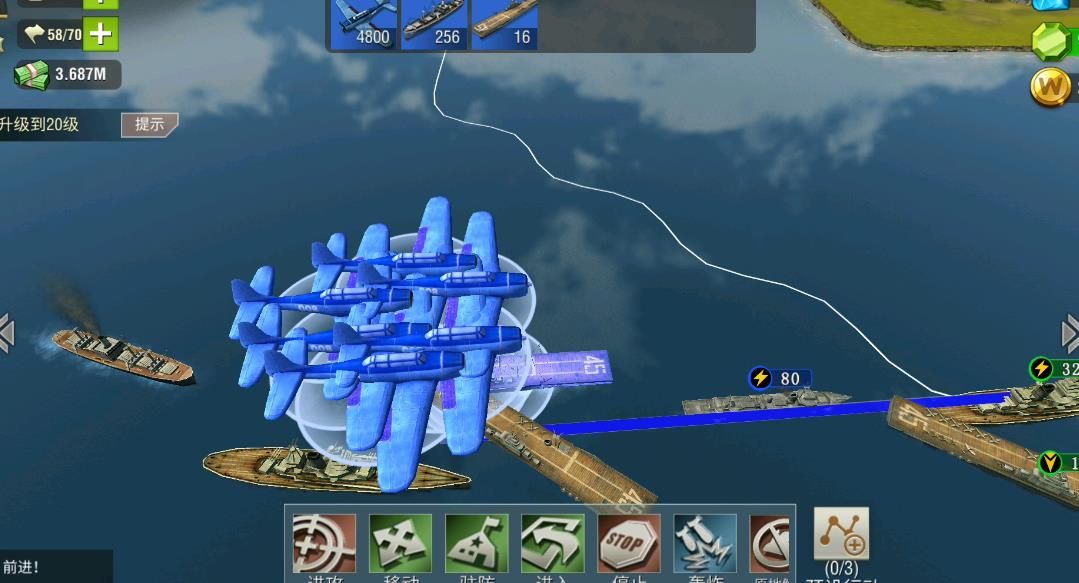Hit the STOP sign command
The width and height of the screenshot is (1079, 583).
coord(628,544)
